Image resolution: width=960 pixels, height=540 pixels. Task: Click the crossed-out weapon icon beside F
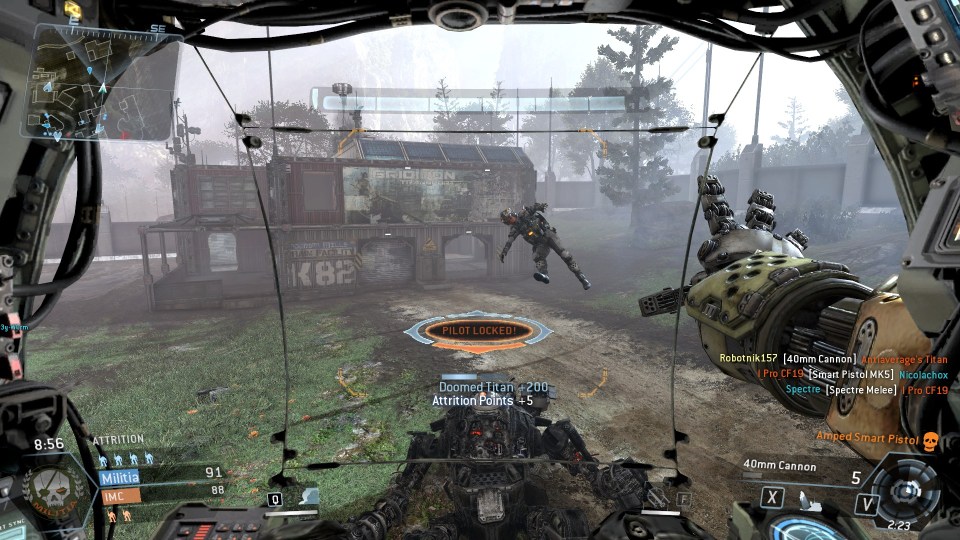point(659,497)
